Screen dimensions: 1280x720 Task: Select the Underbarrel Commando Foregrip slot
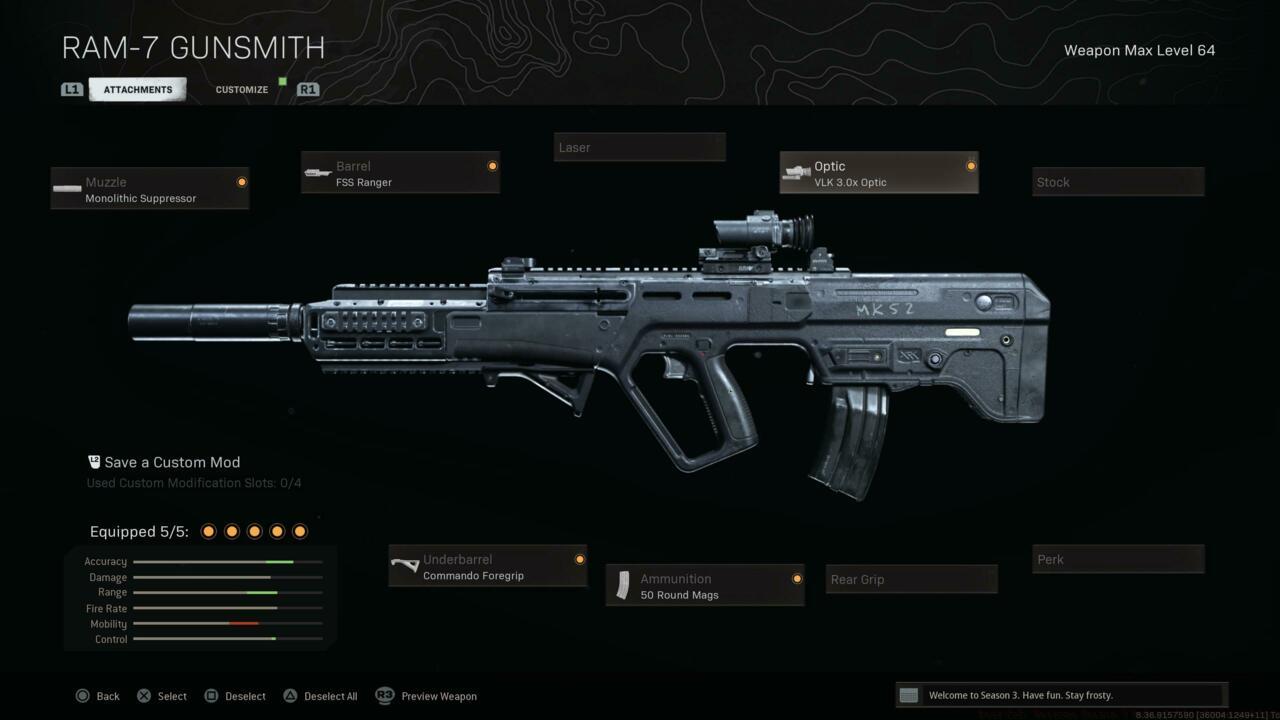pos(488,567)
